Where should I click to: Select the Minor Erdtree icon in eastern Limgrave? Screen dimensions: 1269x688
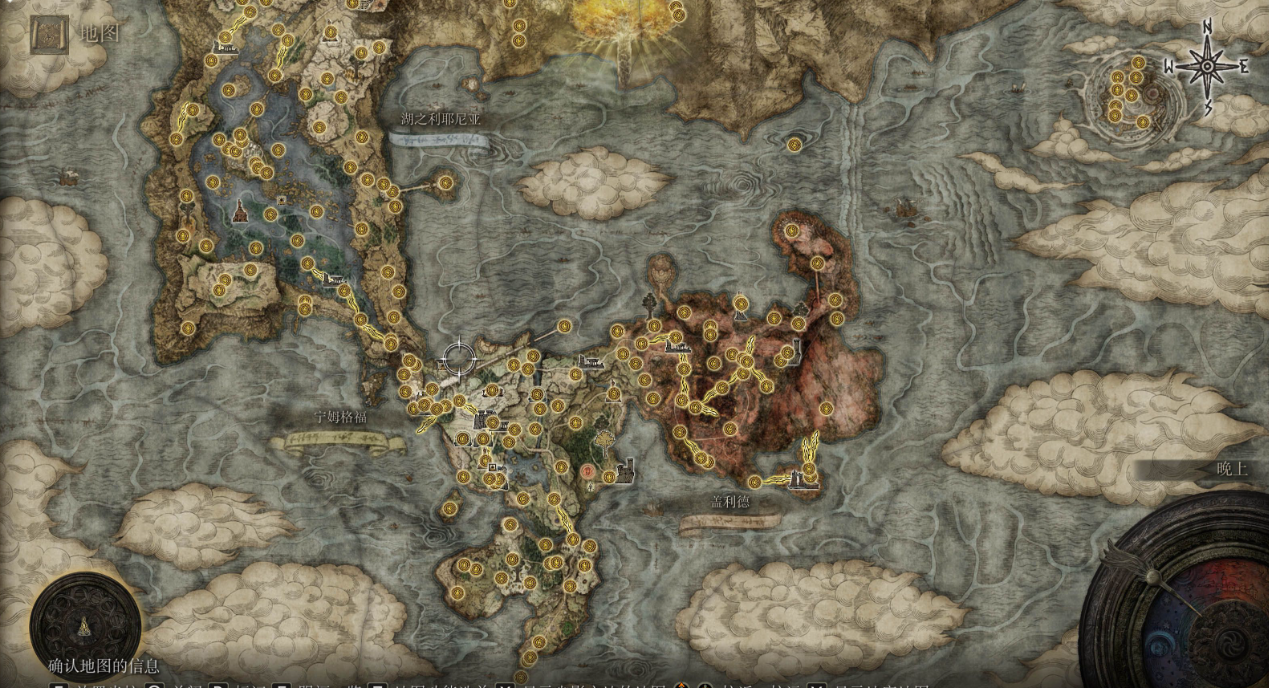(x=606, y=437)
